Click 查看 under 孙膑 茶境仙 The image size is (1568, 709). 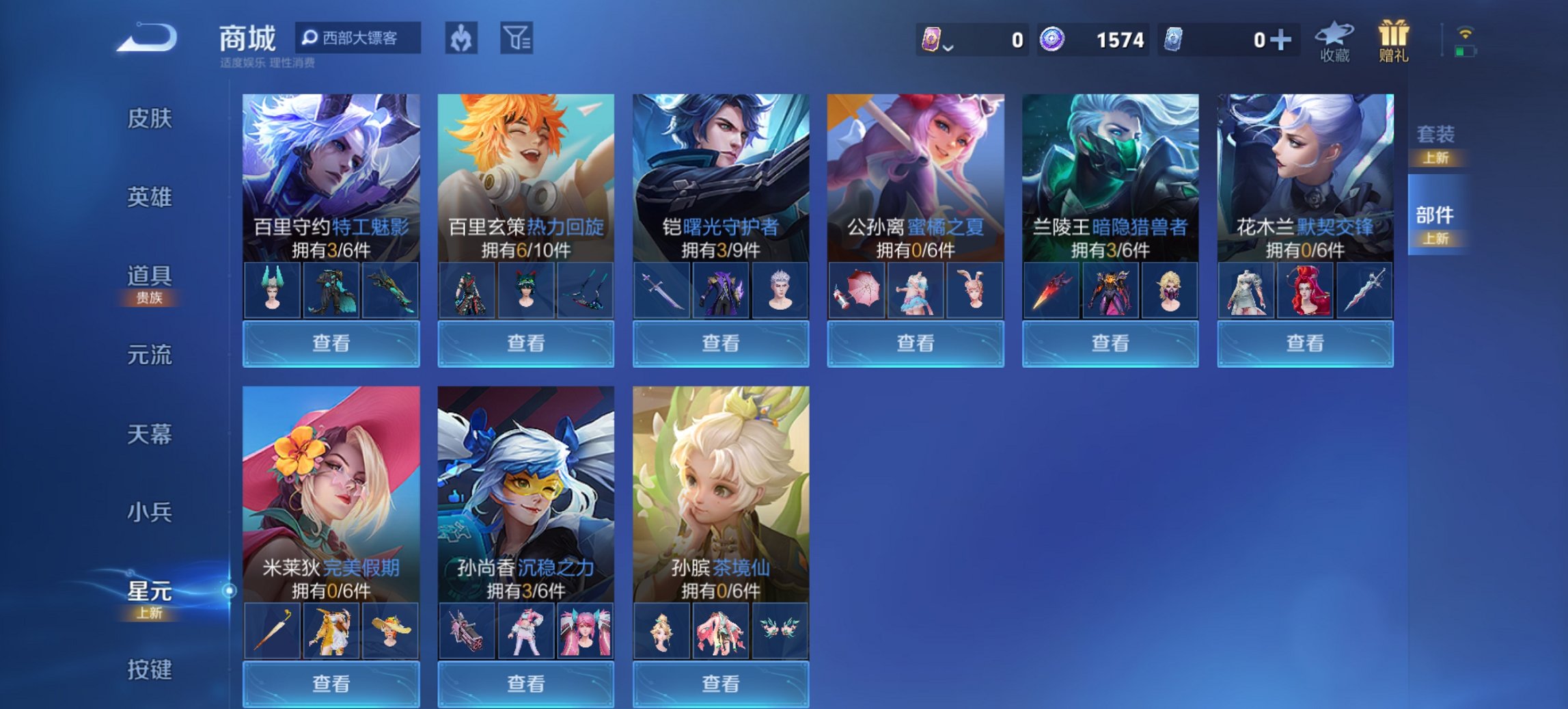pyautogui.click(x=721, y=684)
